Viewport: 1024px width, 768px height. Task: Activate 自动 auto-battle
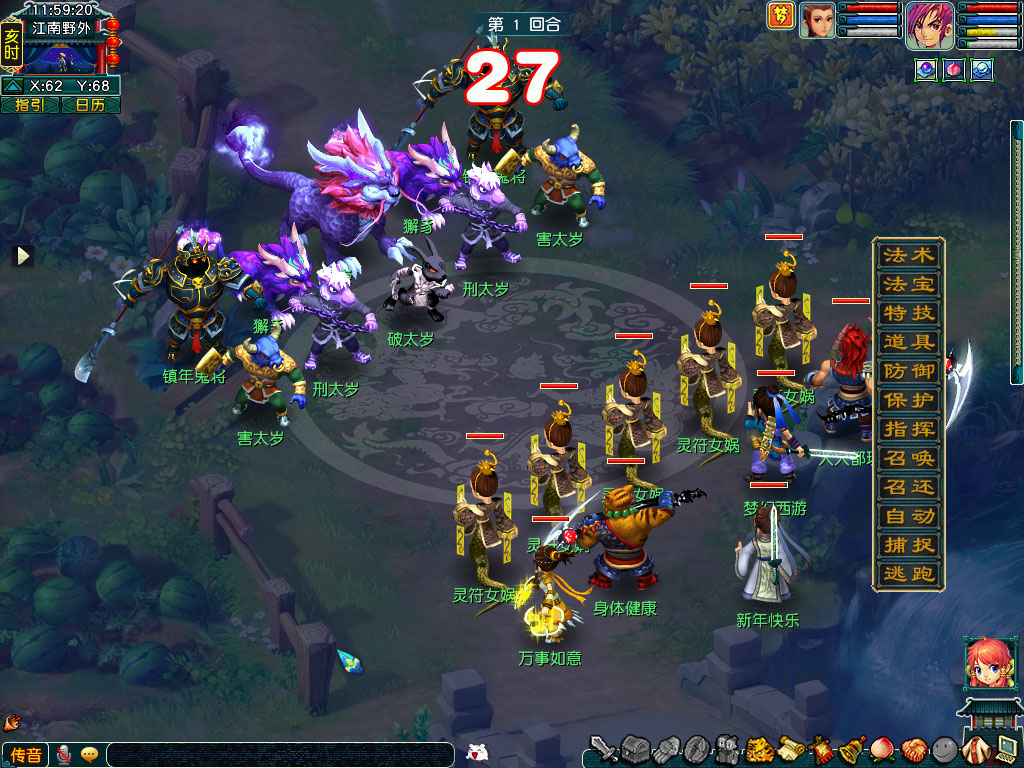(x=908, y=516)
